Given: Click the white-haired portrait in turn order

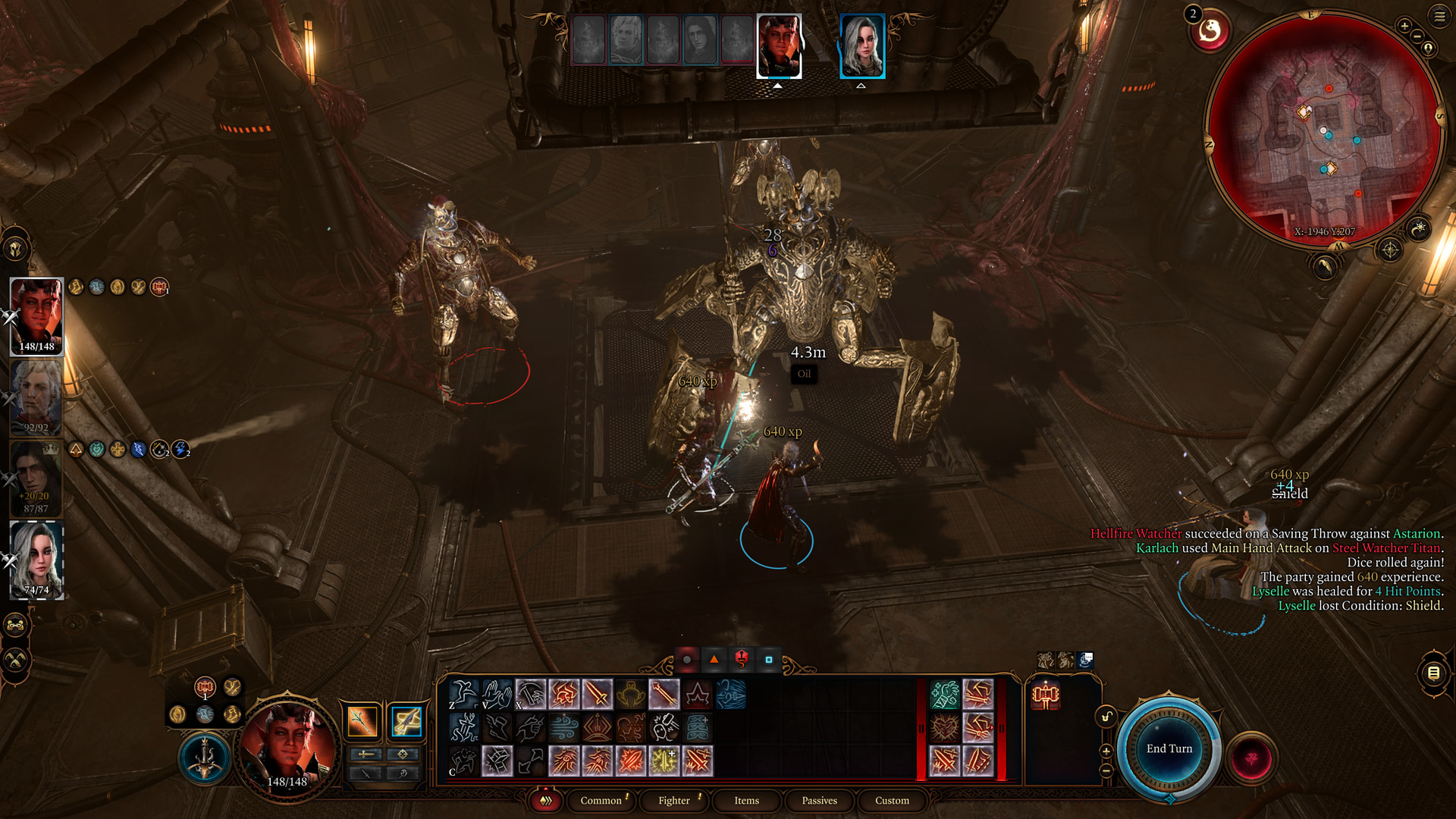Looking at the screenshot, I should click(862, 46).
